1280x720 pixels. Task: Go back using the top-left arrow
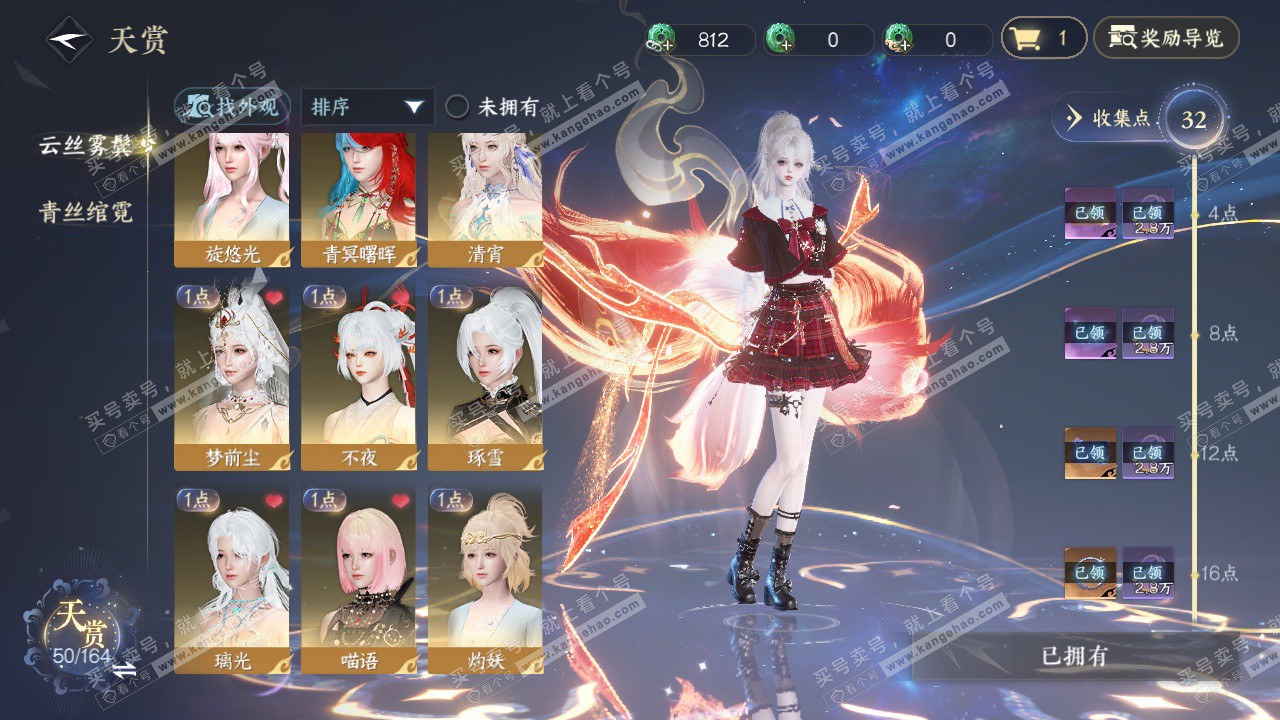click(x=69, y=40)
